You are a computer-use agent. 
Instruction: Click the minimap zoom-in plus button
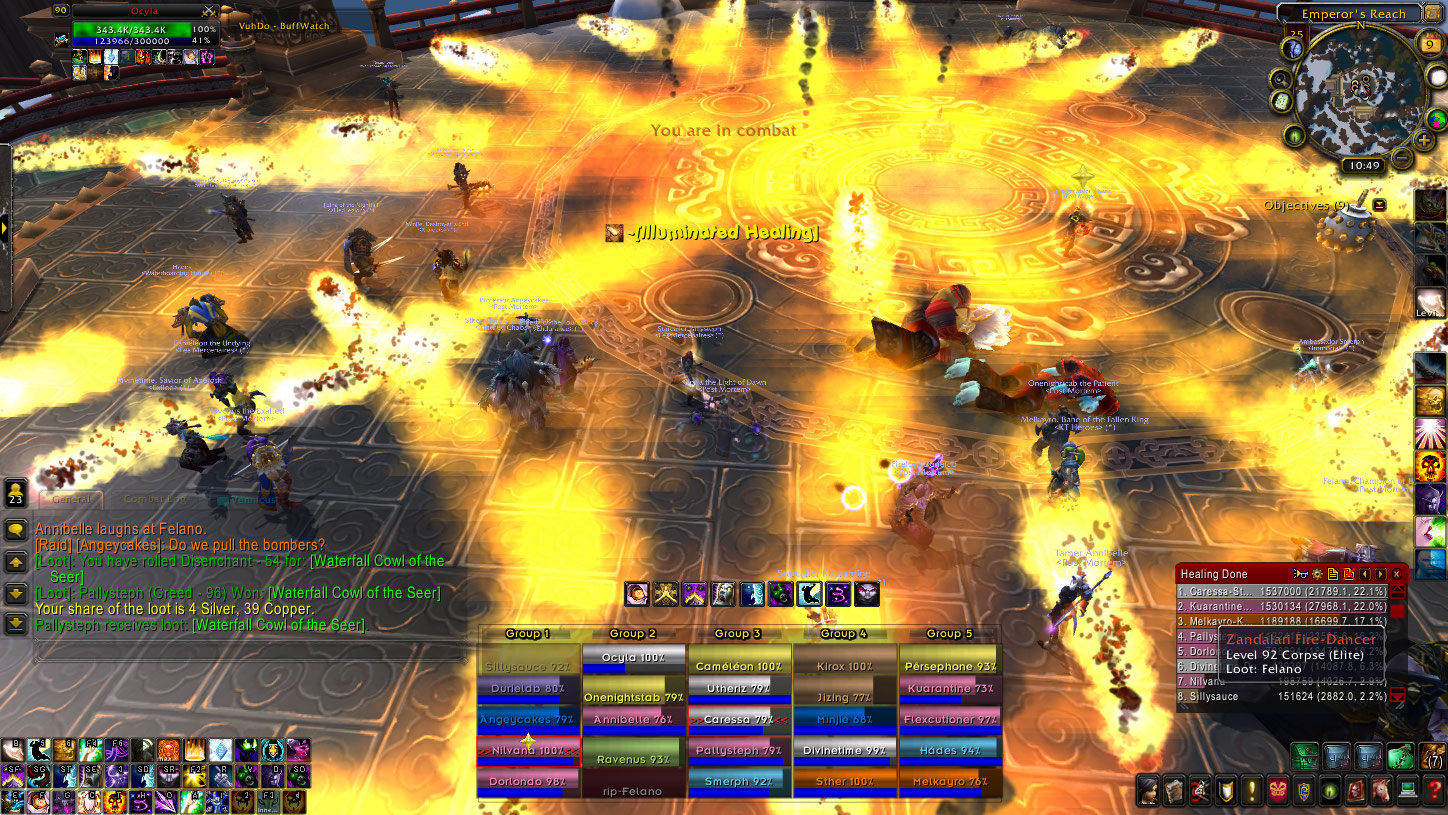pyautogui.click(x=1424, y=140)
